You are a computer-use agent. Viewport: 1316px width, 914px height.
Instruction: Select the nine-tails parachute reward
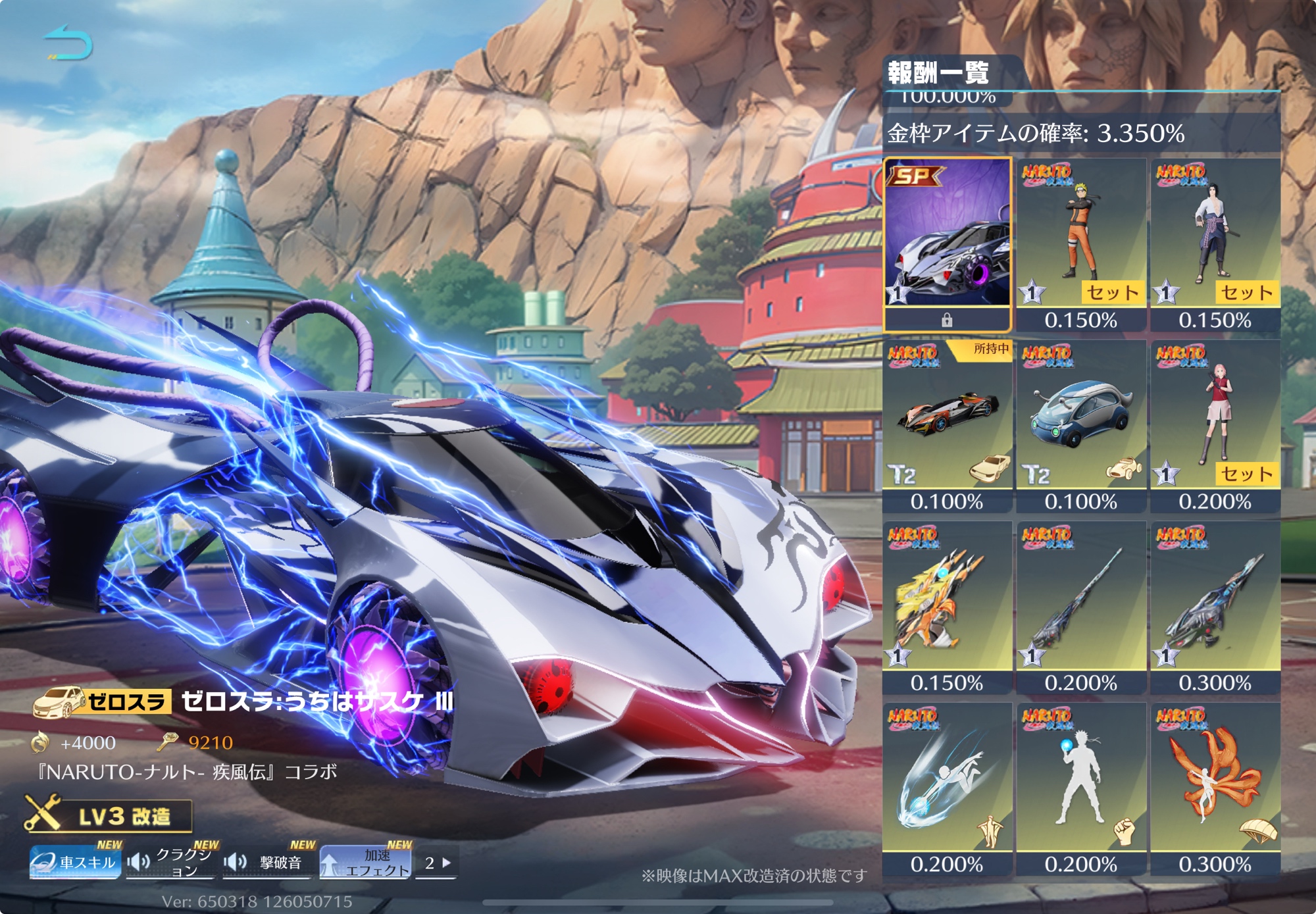click(1215, 788)
